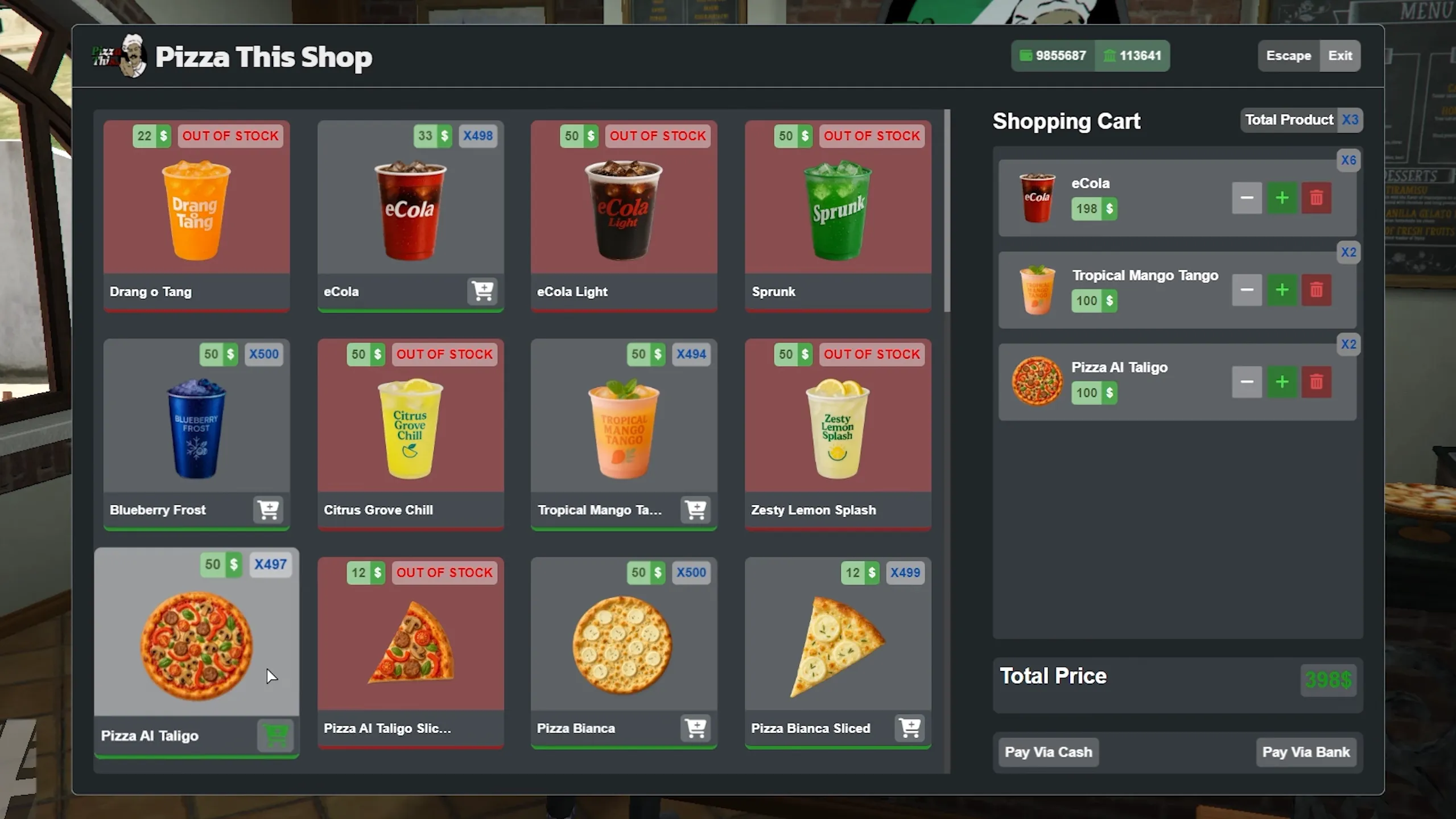Remove eCola using the trash icon

point(1316,197)
